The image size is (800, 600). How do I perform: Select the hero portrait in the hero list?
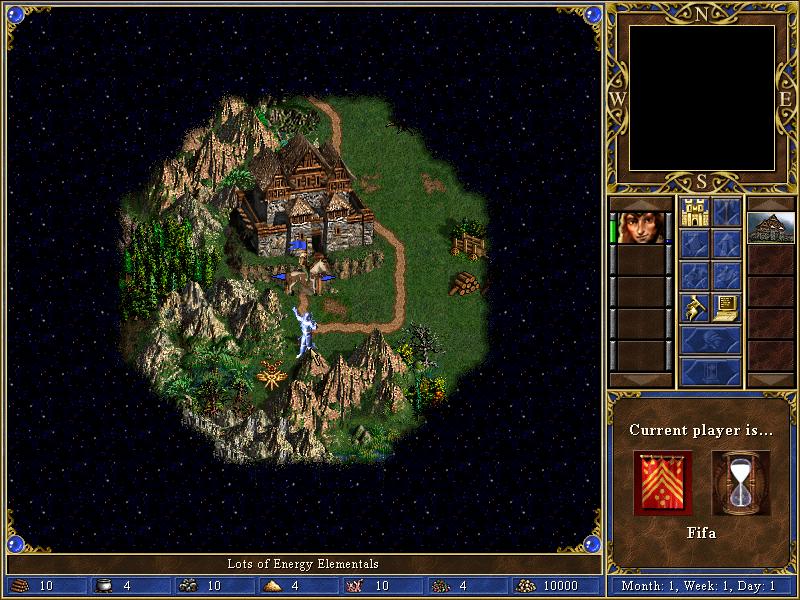[x=640, y=227]
